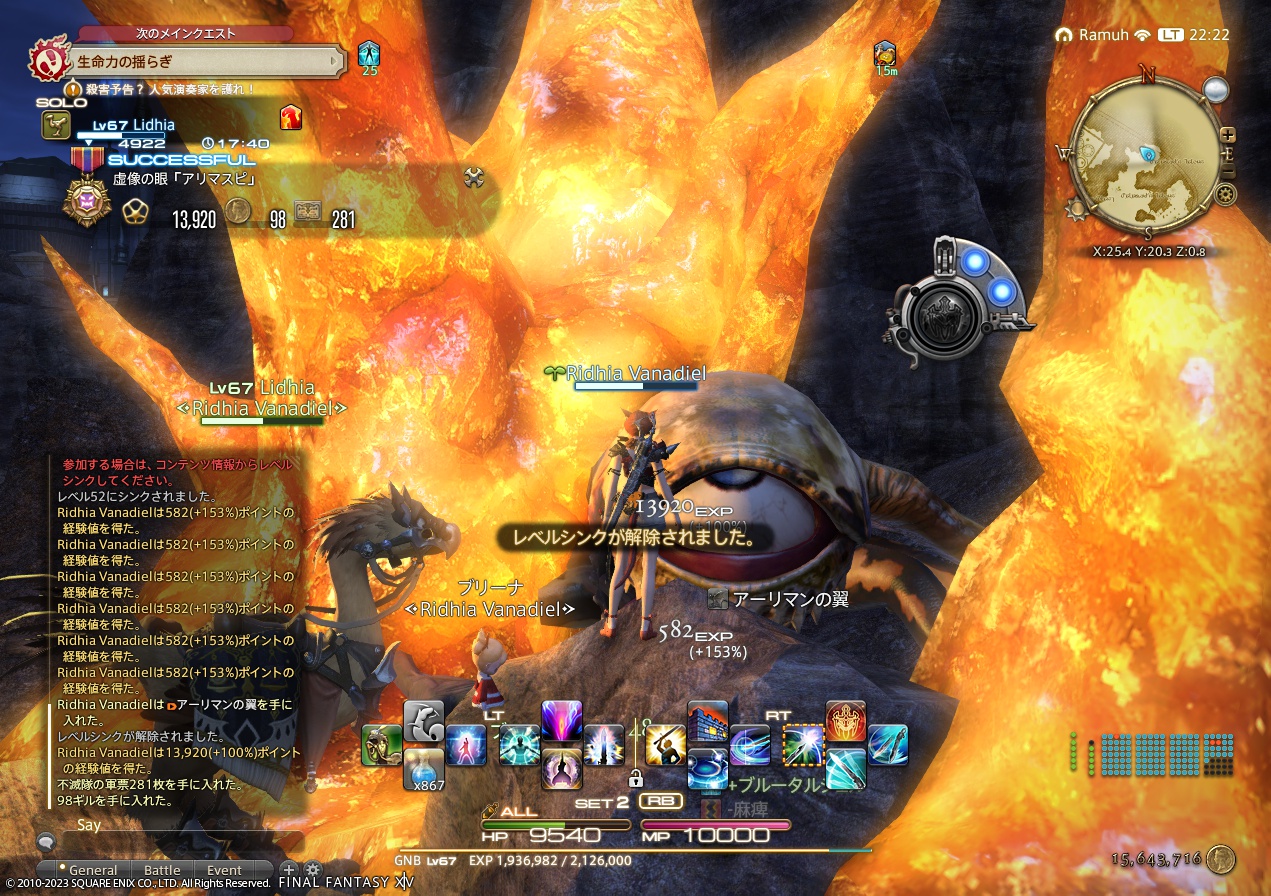
Task: Use the sword-raising golden burst ability
Action: tap(665, 745)
